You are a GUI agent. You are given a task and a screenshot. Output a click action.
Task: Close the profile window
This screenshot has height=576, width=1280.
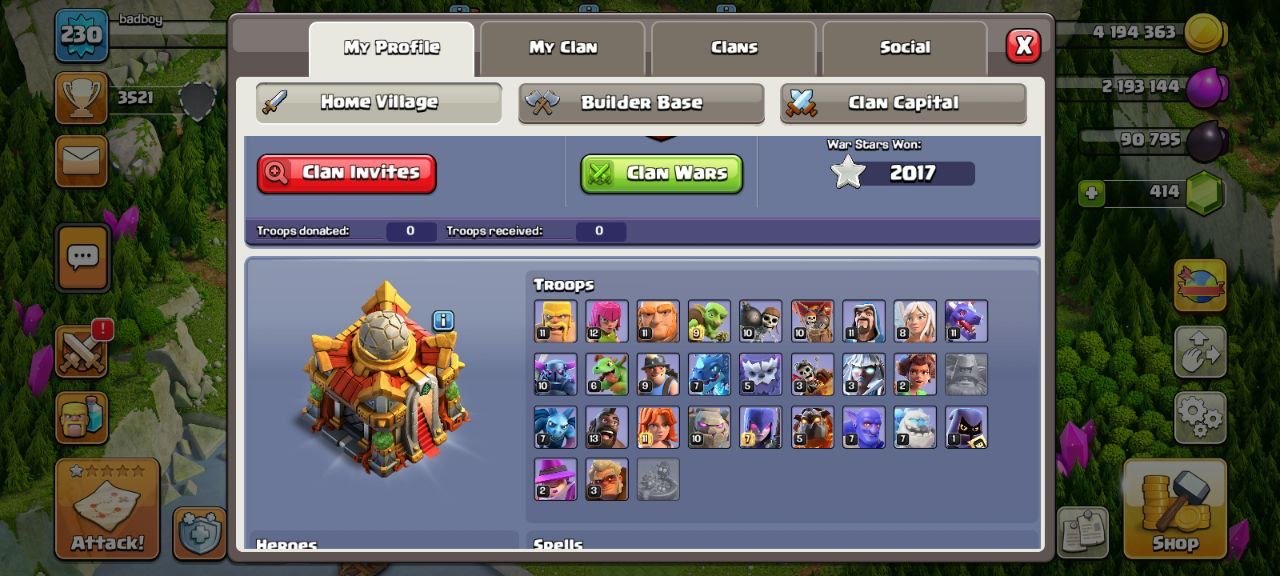pyautogui.click(x=1022, y=46)
